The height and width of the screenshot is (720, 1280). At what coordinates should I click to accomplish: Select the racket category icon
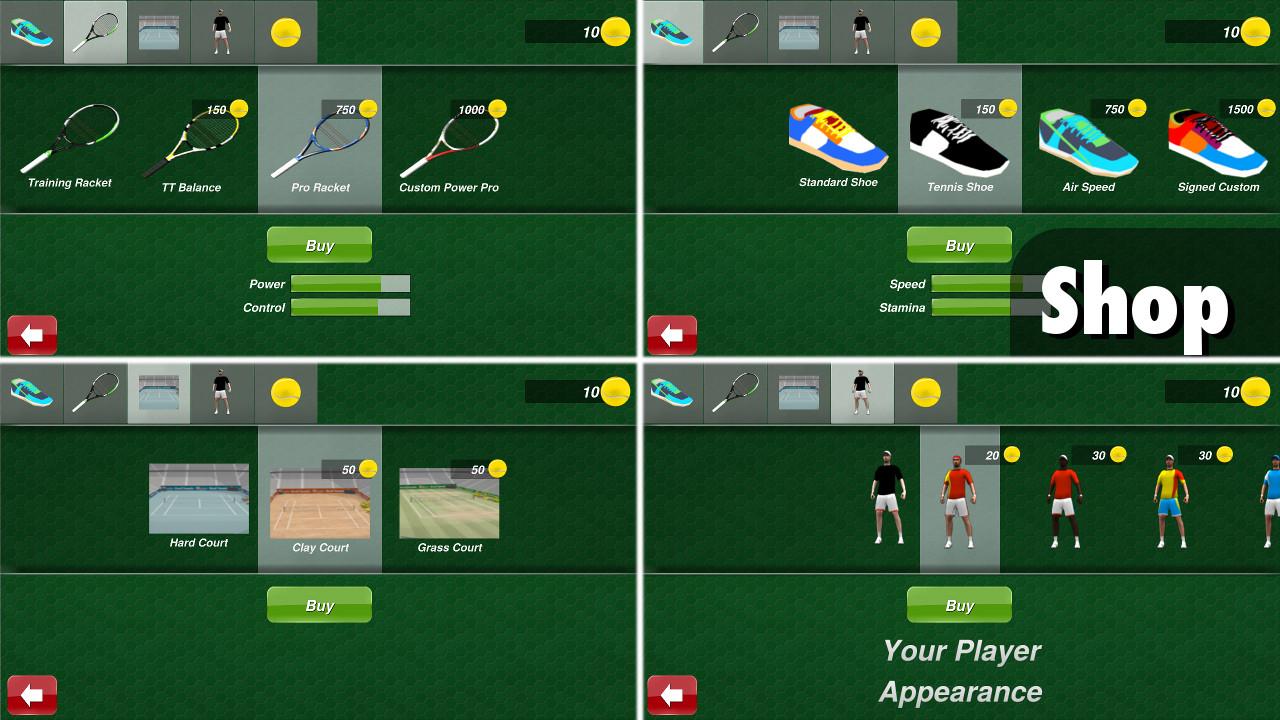coord(95,31)
